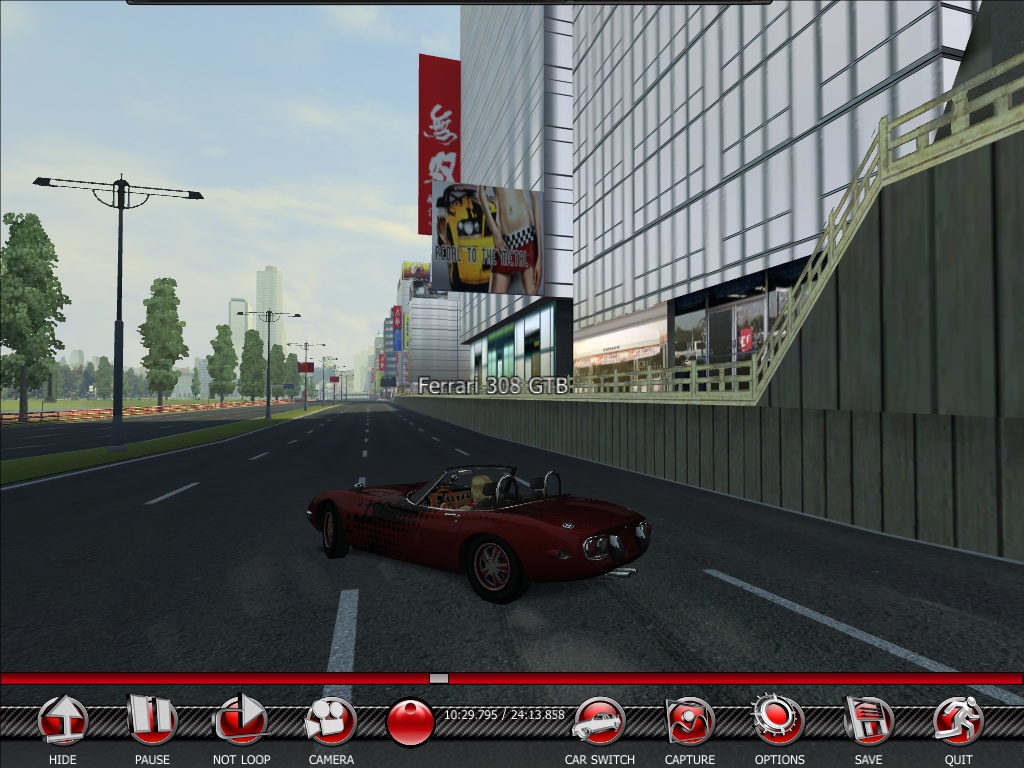Open the Options menu
Viewport: 1024px width, 768px height.
(x=779, y=721)
